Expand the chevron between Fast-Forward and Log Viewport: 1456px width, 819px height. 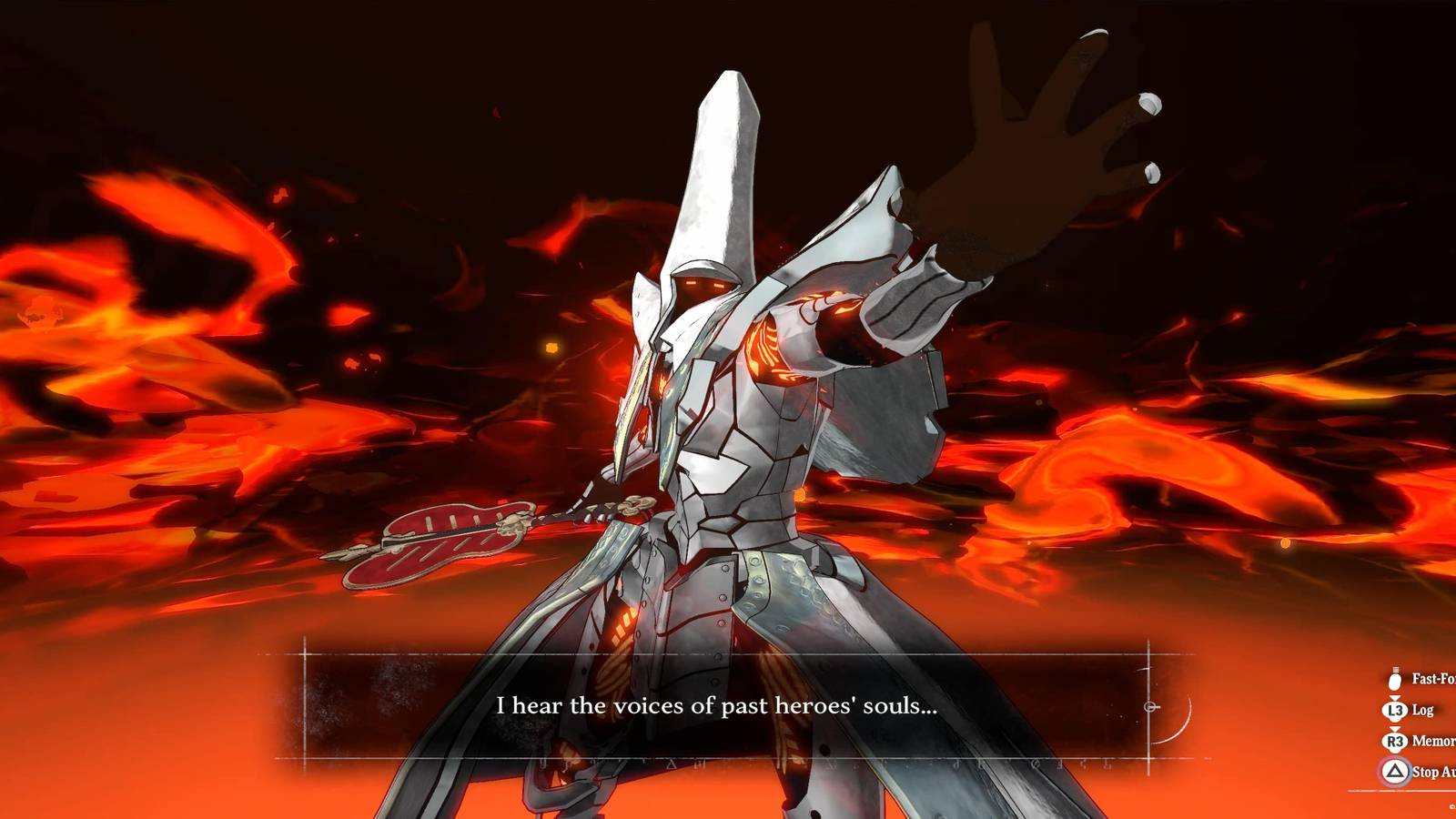pos(1394,698)
